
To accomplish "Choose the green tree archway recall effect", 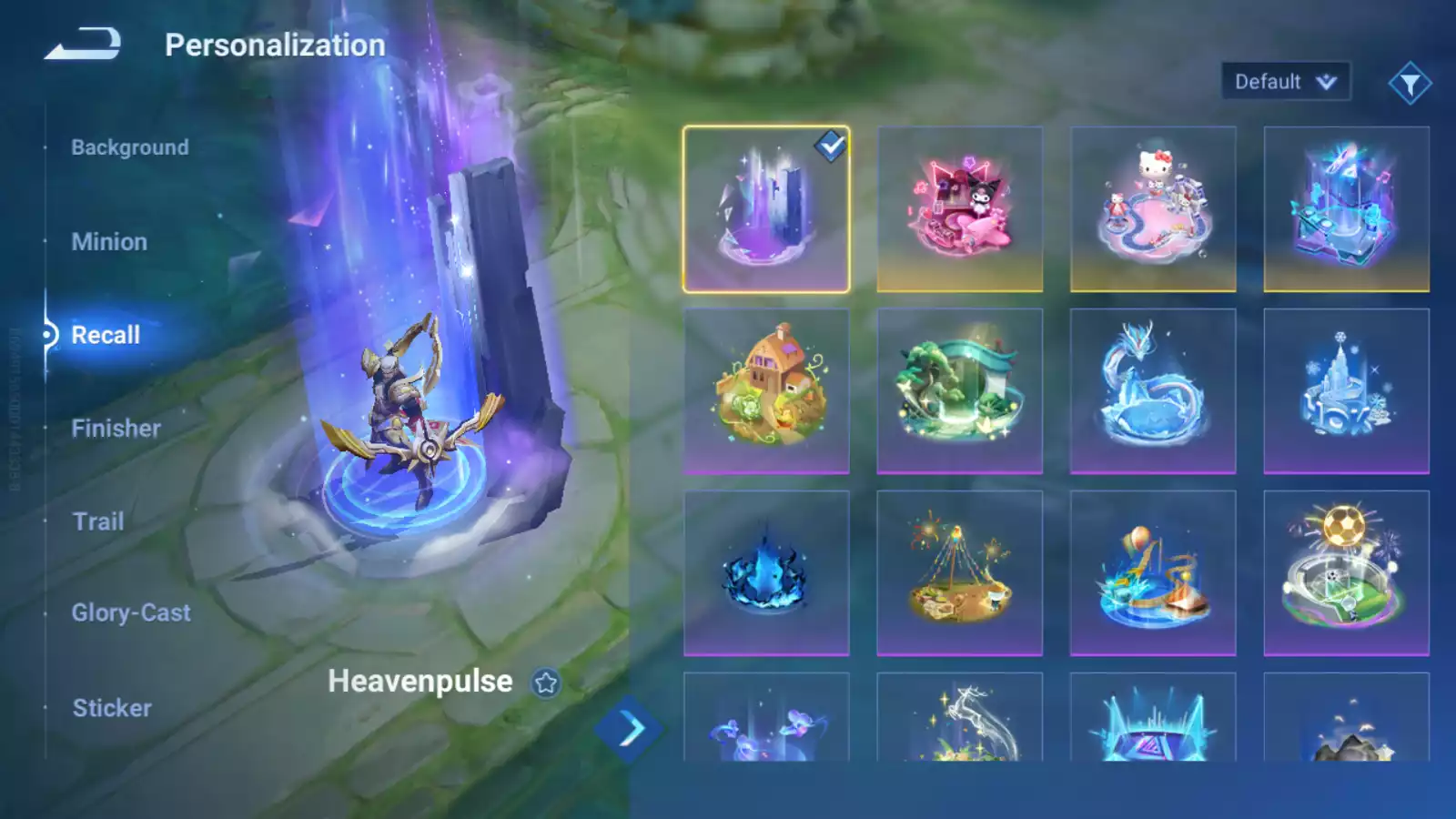I will pos(959,391).
